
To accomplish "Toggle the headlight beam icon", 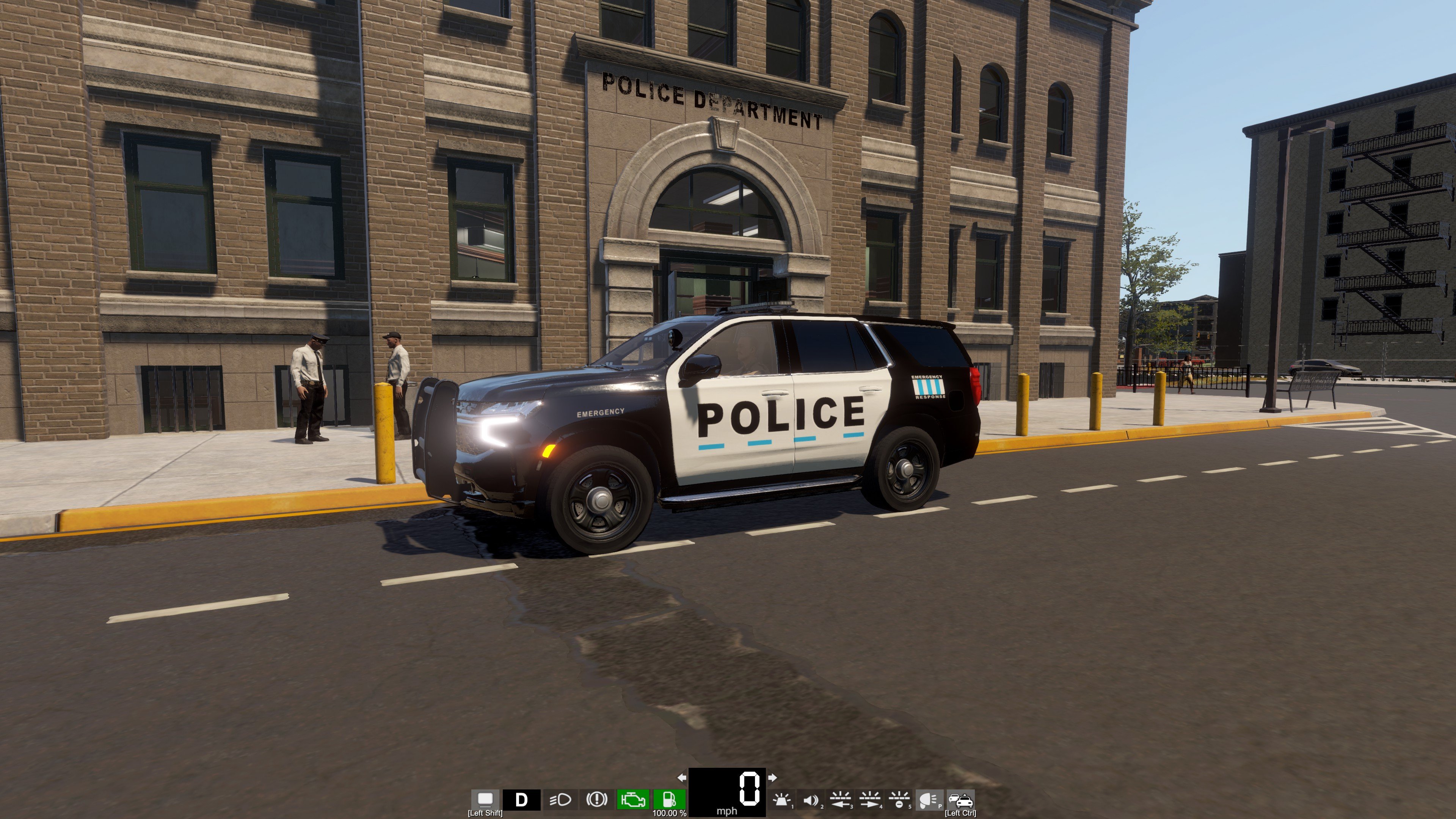I will (x=560, y=800).
